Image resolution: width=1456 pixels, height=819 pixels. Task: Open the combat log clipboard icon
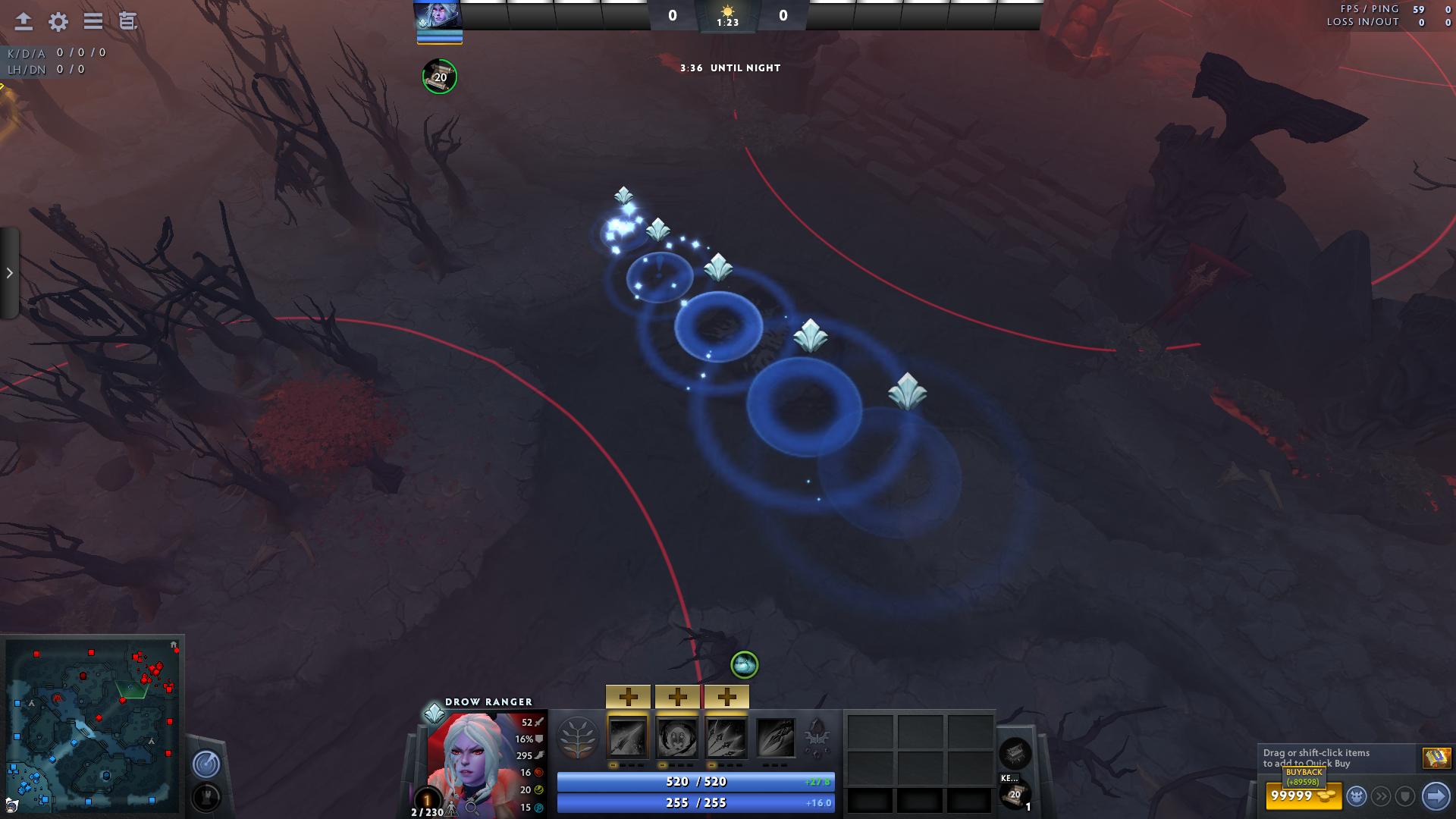pos(127,22)
